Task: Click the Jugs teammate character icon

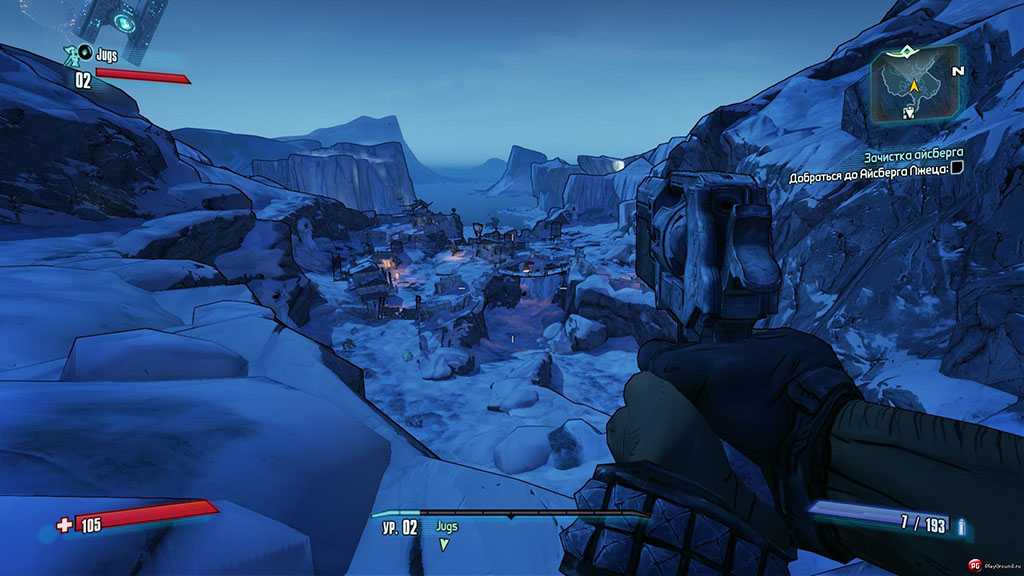Action: [72, 55]
